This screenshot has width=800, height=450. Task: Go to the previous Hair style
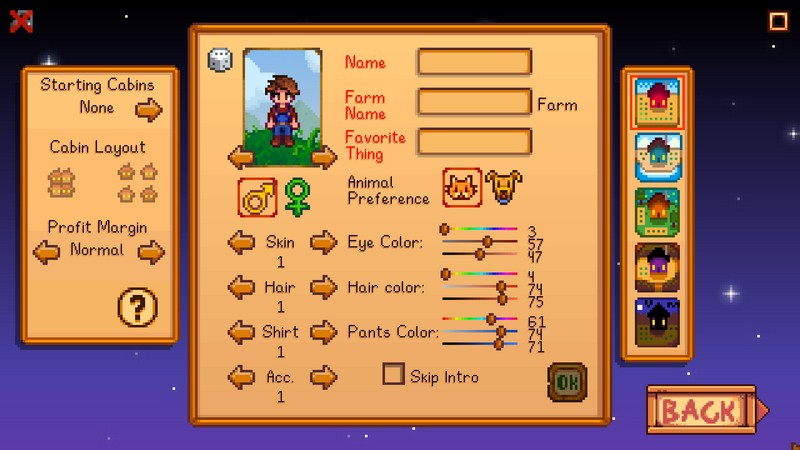[x=241, y=288]
